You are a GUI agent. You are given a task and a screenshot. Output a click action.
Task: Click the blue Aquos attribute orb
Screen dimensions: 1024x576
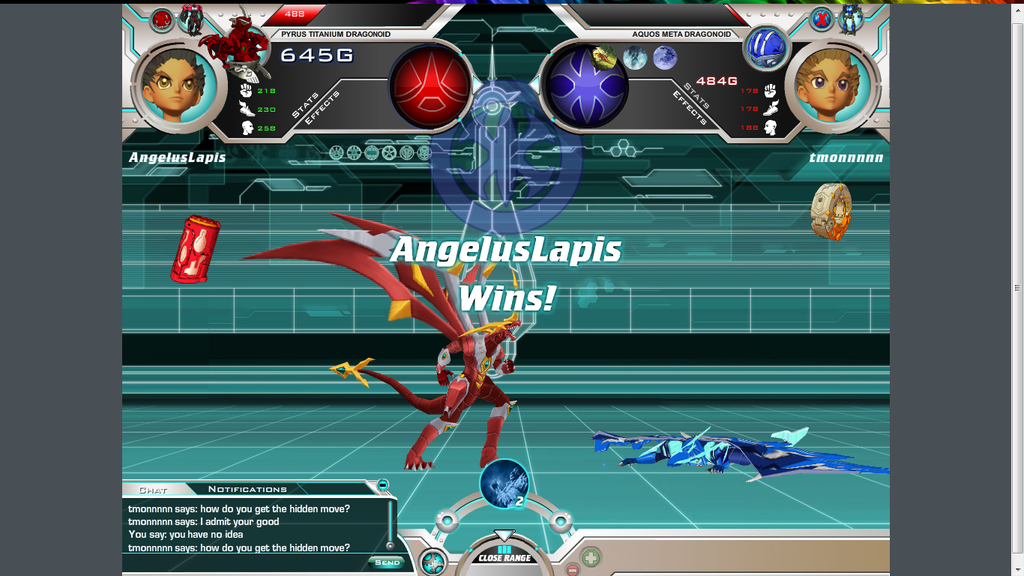(587, 87)
